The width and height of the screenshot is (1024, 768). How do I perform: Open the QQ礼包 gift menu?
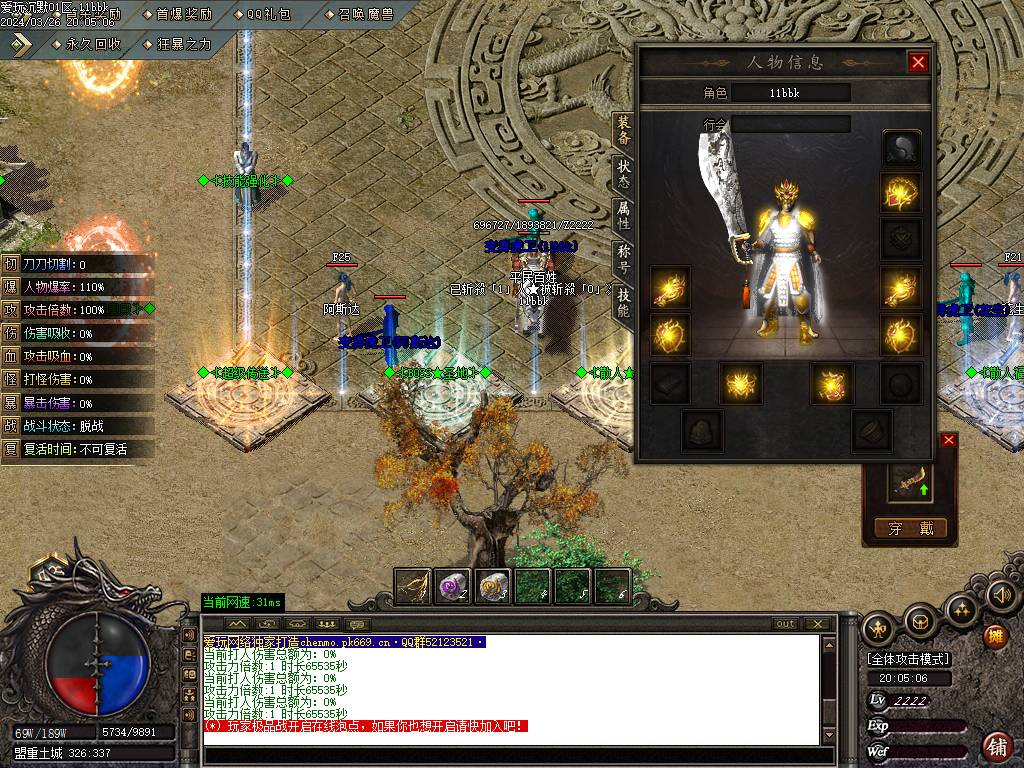(x=269, y=14)
